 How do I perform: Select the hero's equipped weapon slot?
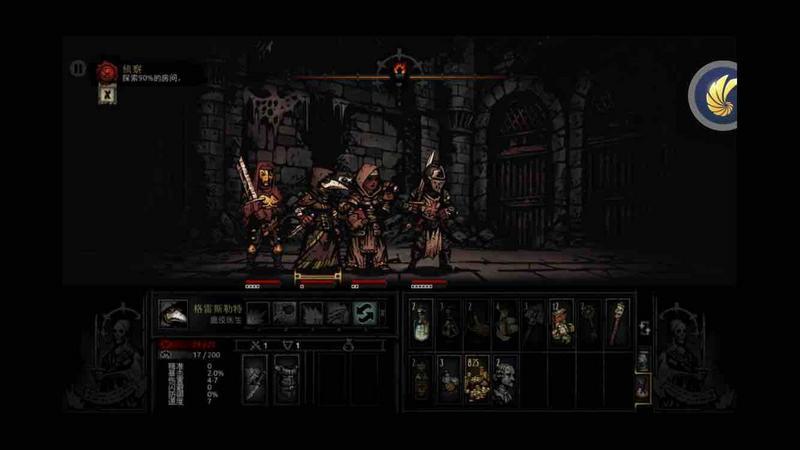258,380
